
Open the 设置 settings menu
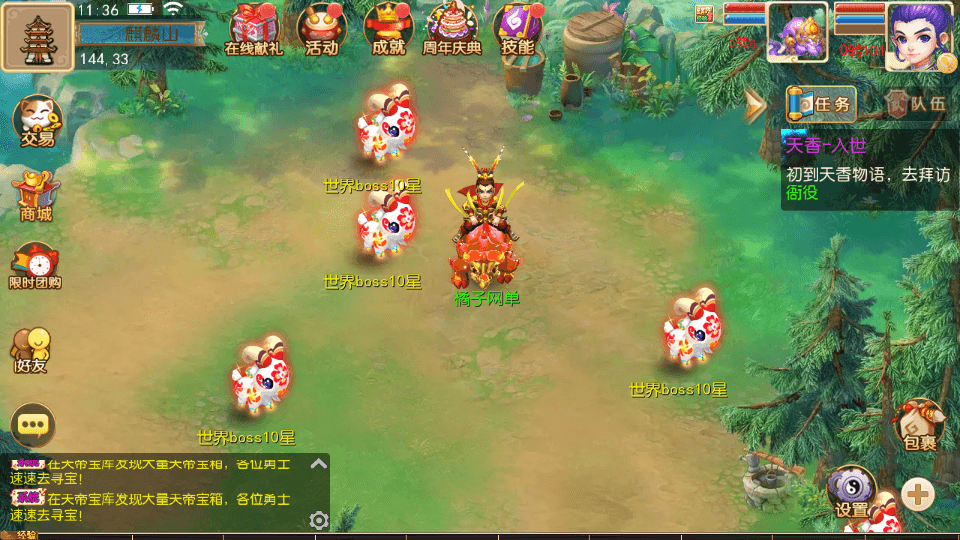click(851, 492)
